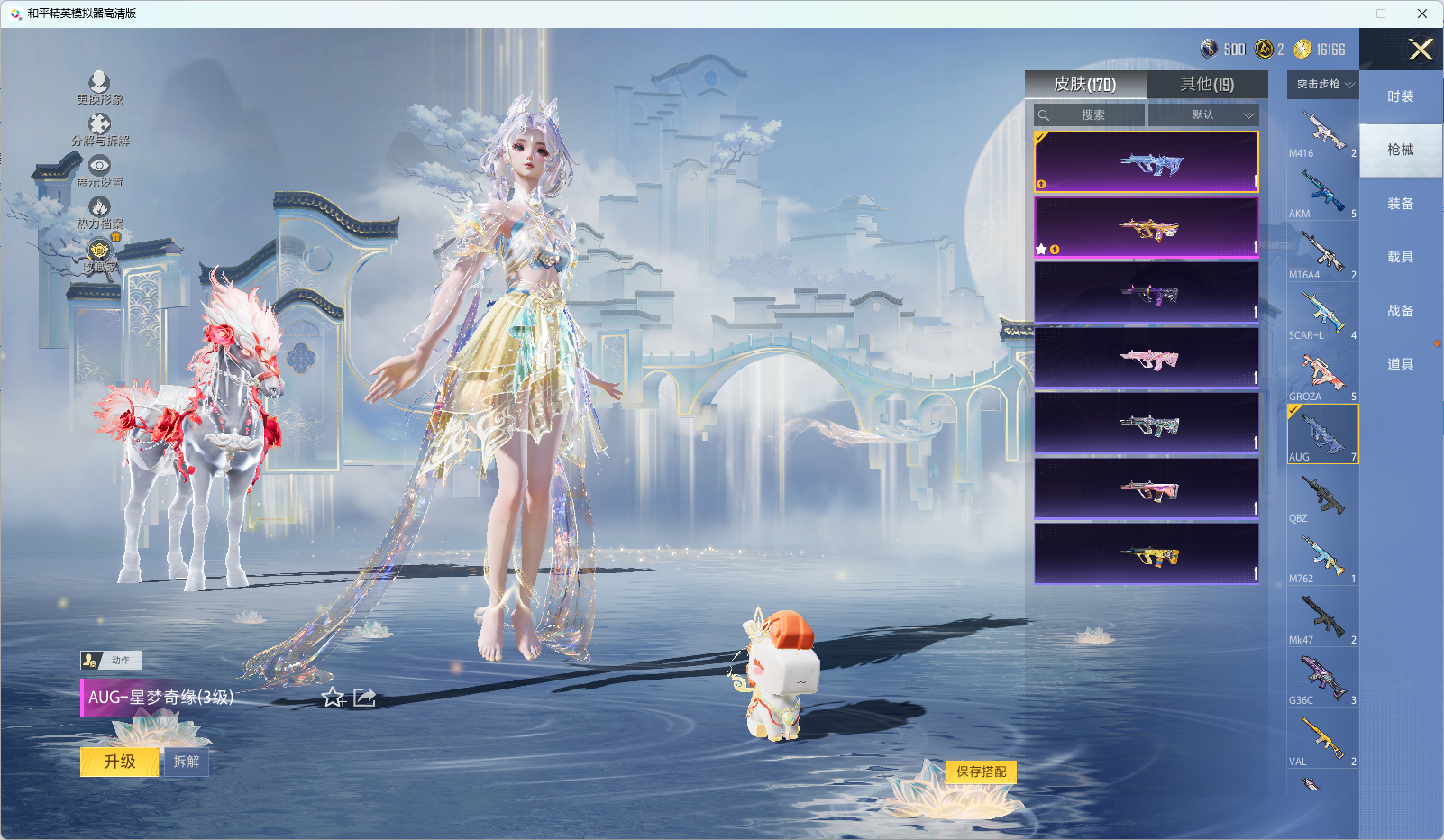Open 展示设置 display settings
The height and width of the screenshot is (840, 1444).
click(99, 170)
